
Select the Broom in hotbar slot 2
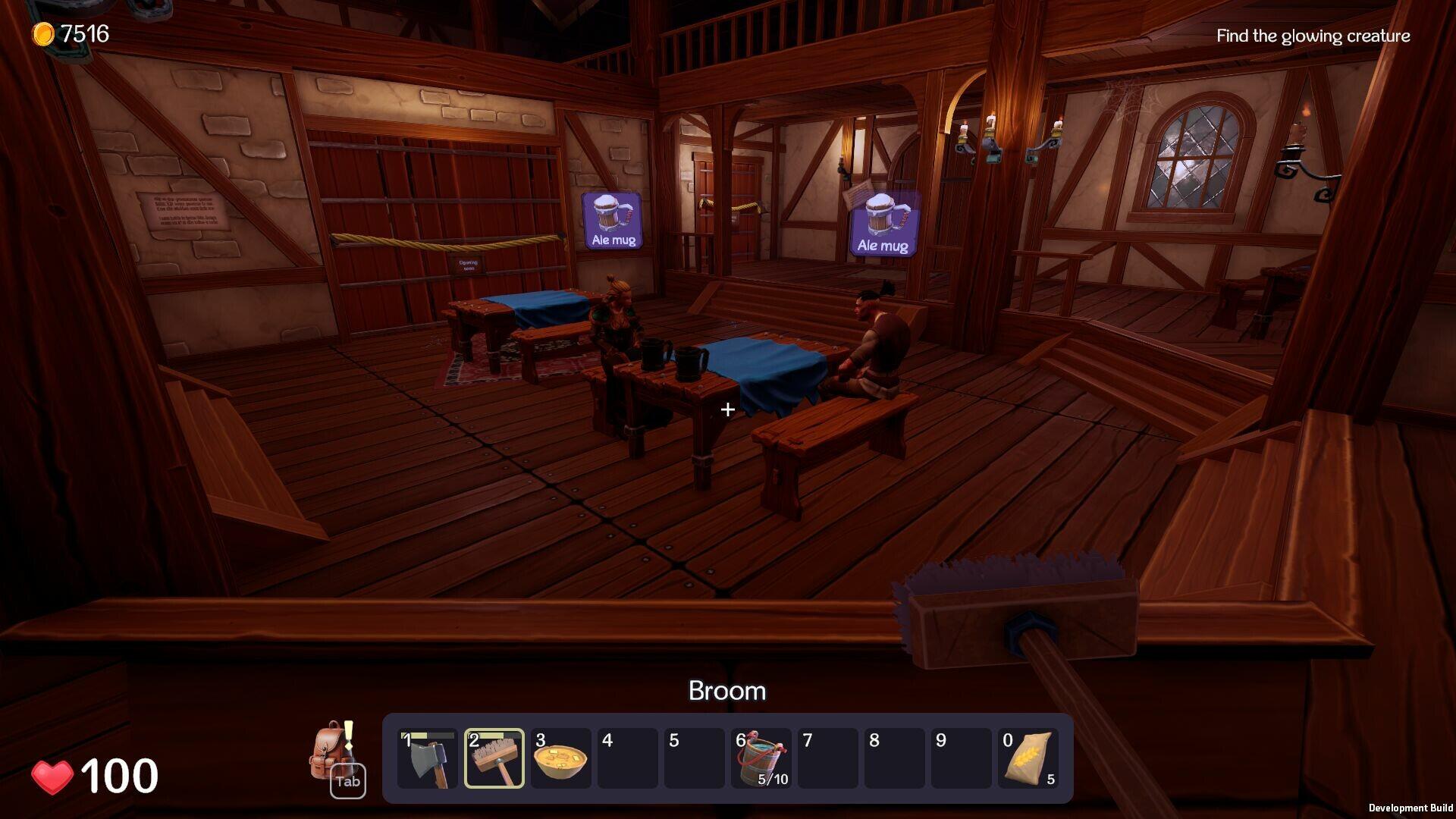494,758
